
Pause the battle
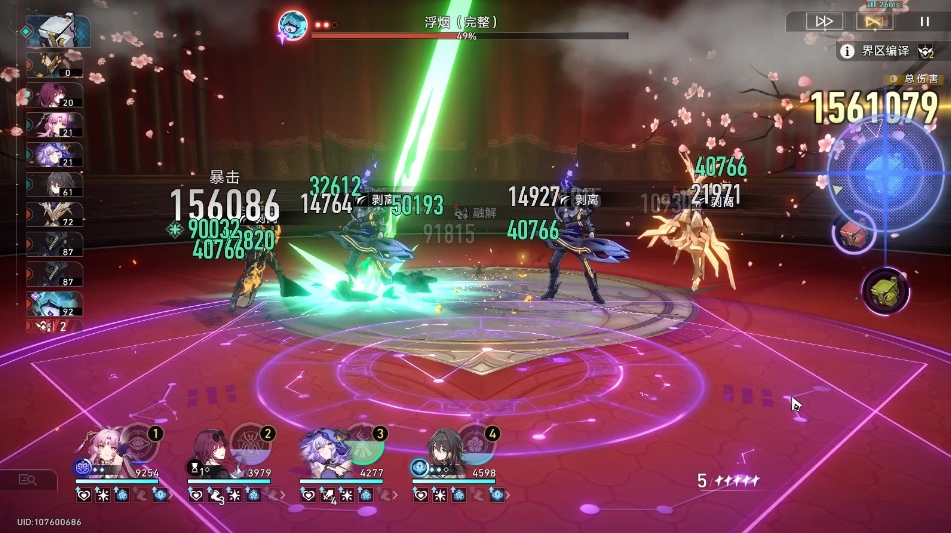pos(924,21)
